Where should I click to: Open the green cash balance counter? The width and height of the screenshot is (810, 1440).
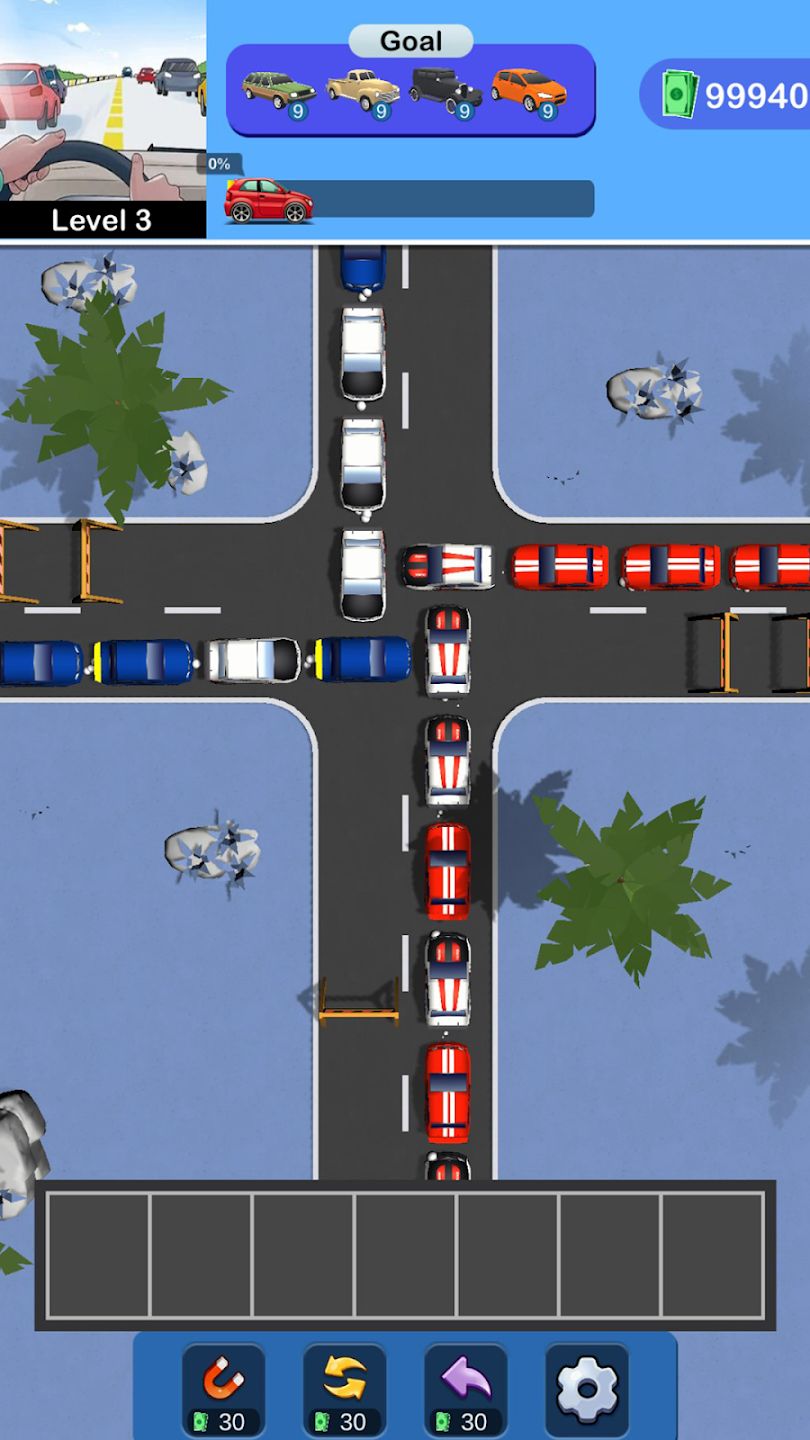[x=732, y=95]
